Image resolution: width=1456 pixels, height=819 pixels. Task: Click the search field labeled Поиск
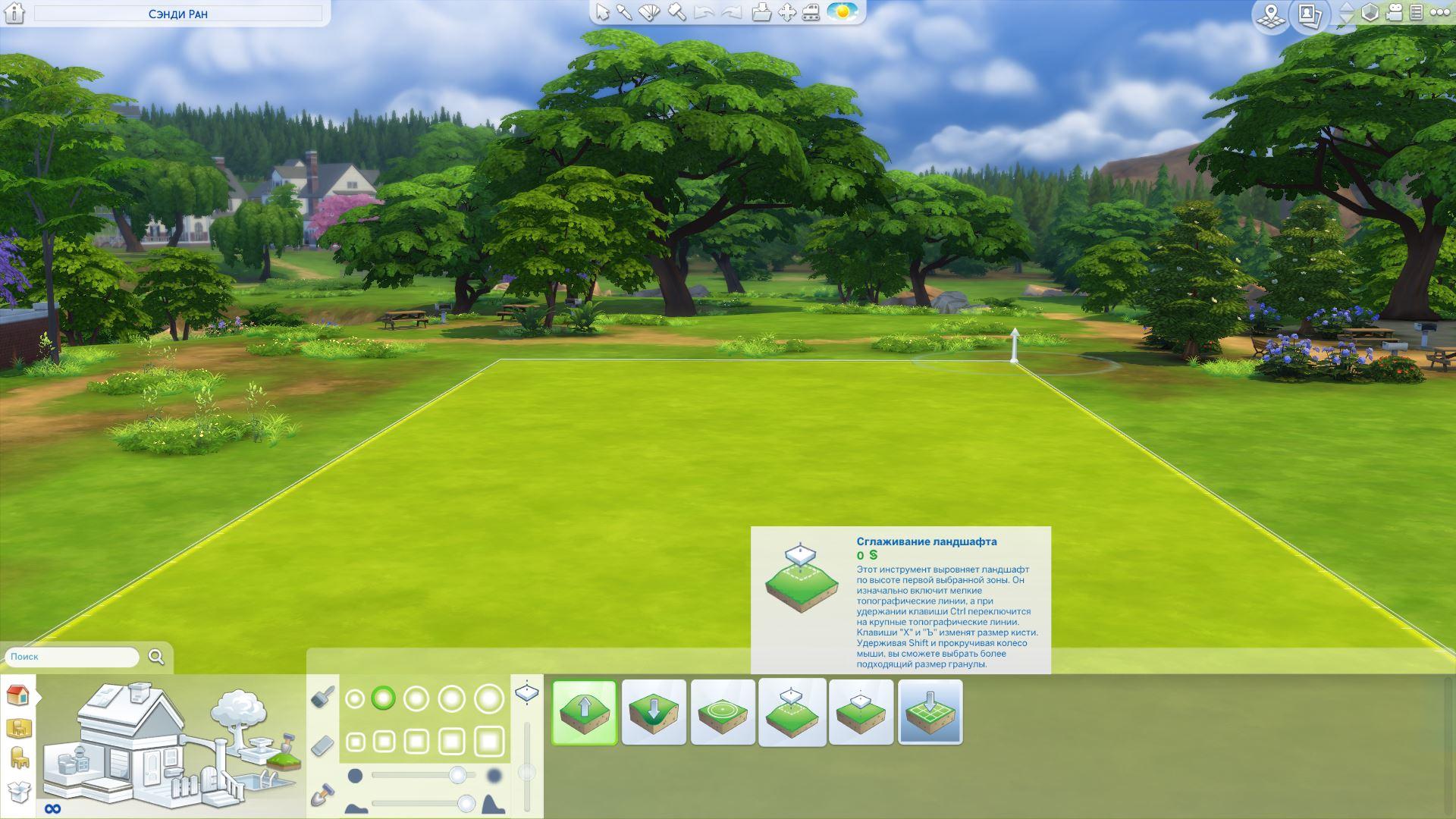click(72, 657)
